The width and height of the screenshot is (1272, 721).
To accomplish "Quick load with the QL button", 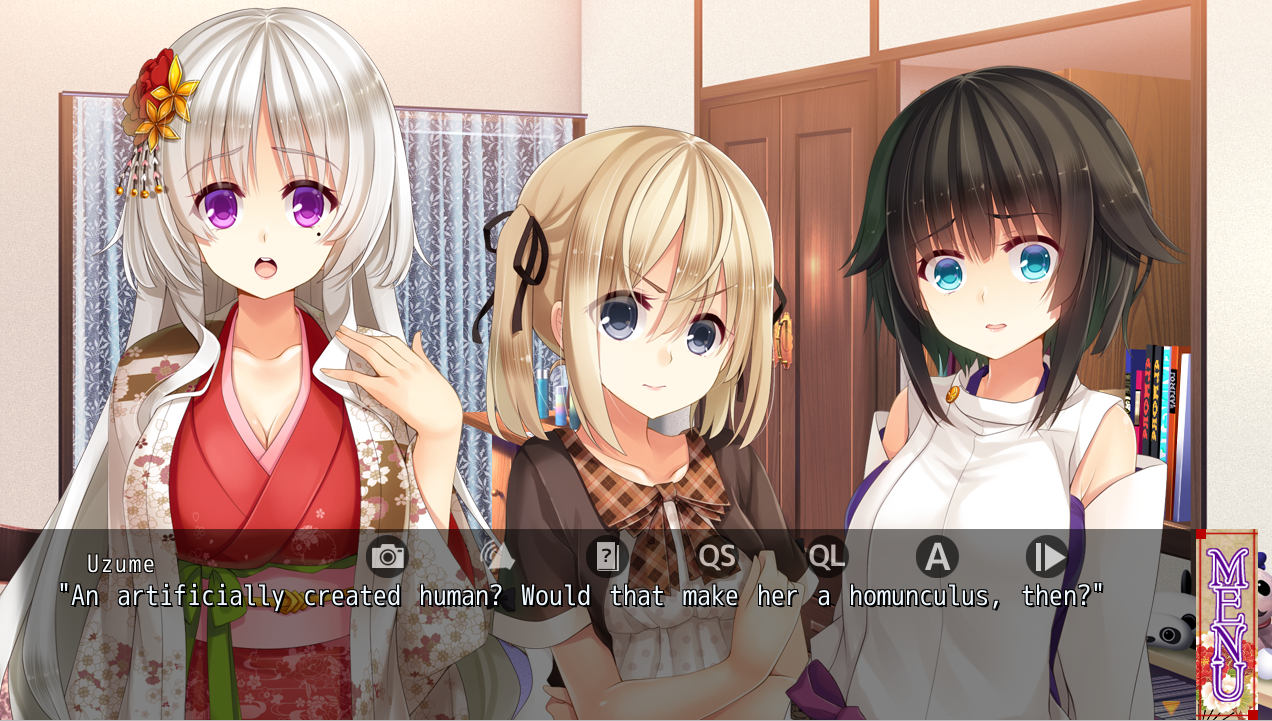I will [827, 556].
